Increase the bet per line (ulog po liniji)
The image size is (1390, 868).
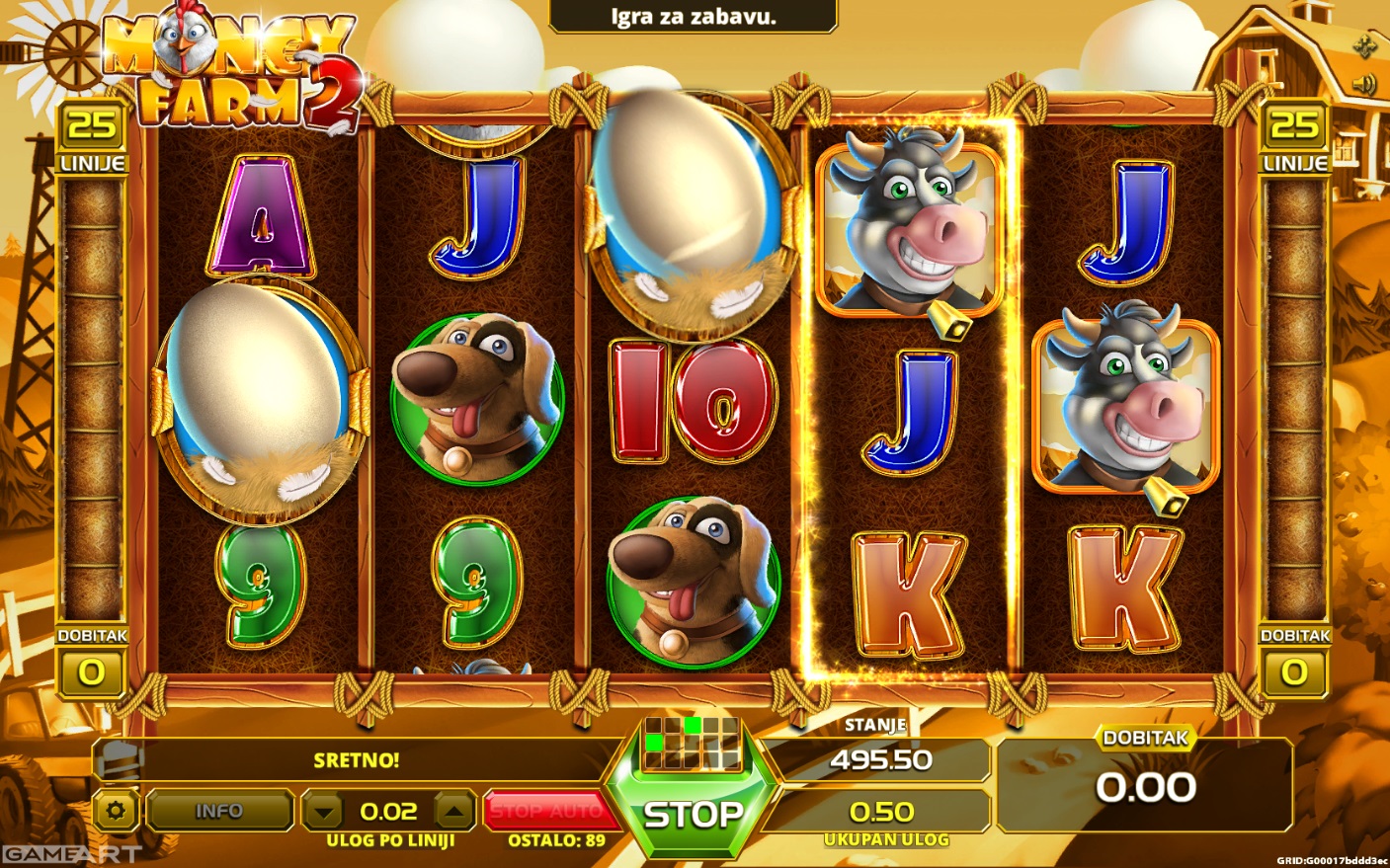pyautogui.click(x=454, y=812)
